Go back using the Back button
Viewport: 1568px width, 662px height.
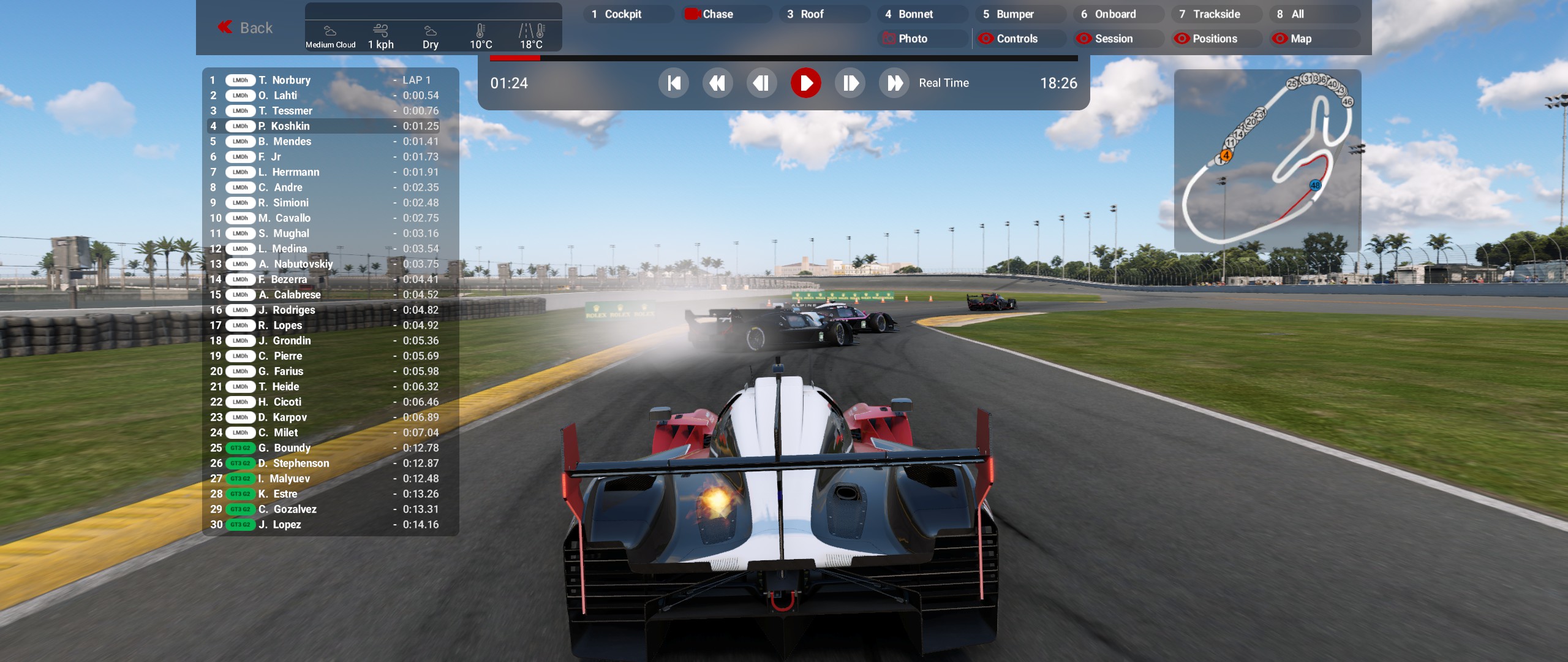[245, 28]
